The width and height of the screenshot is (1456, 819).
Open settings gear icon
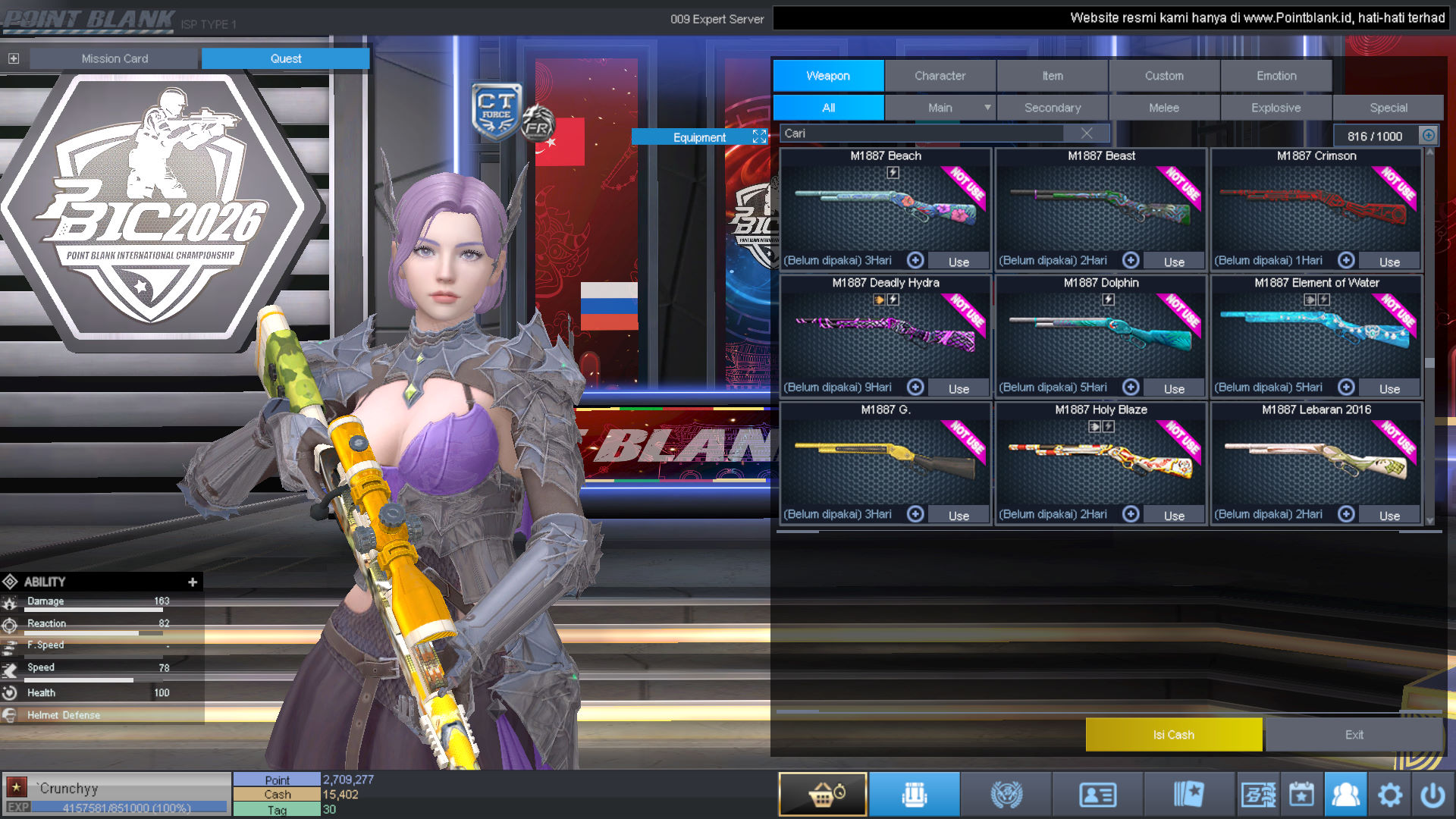(x=1389, y=795)
